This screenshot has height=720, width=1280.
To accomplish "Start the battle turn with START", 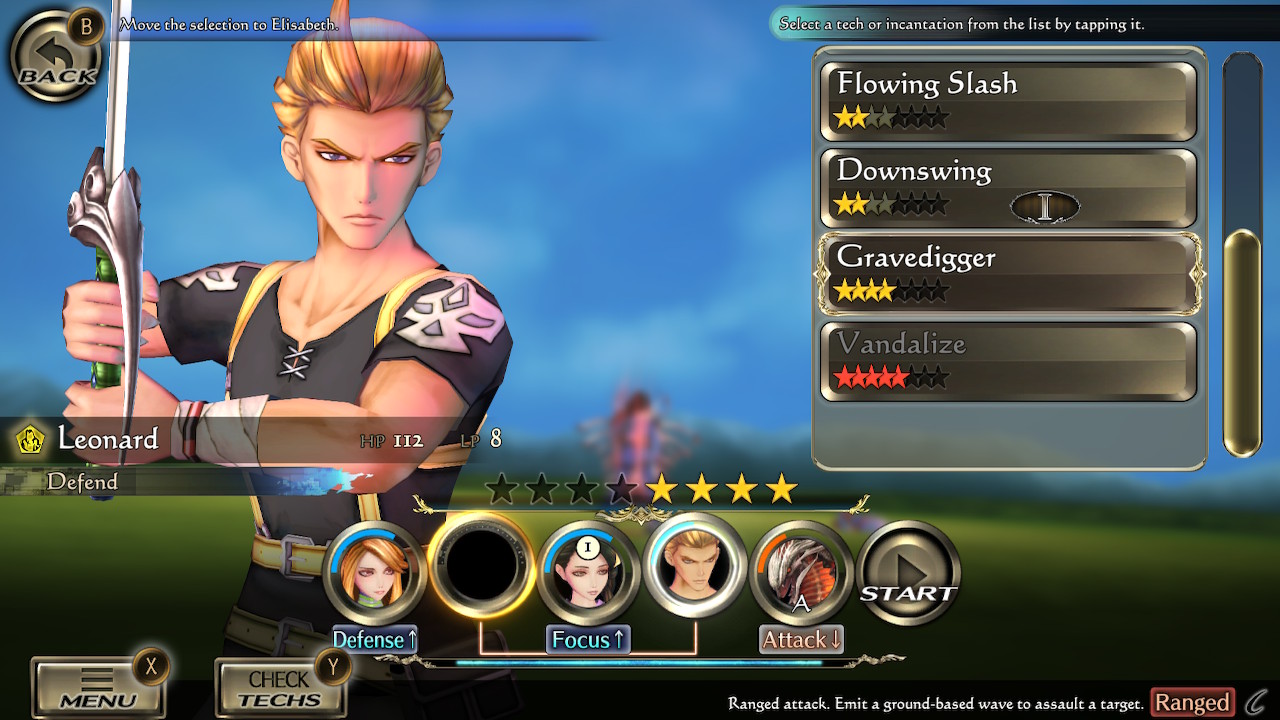I will tap(908, 571).
